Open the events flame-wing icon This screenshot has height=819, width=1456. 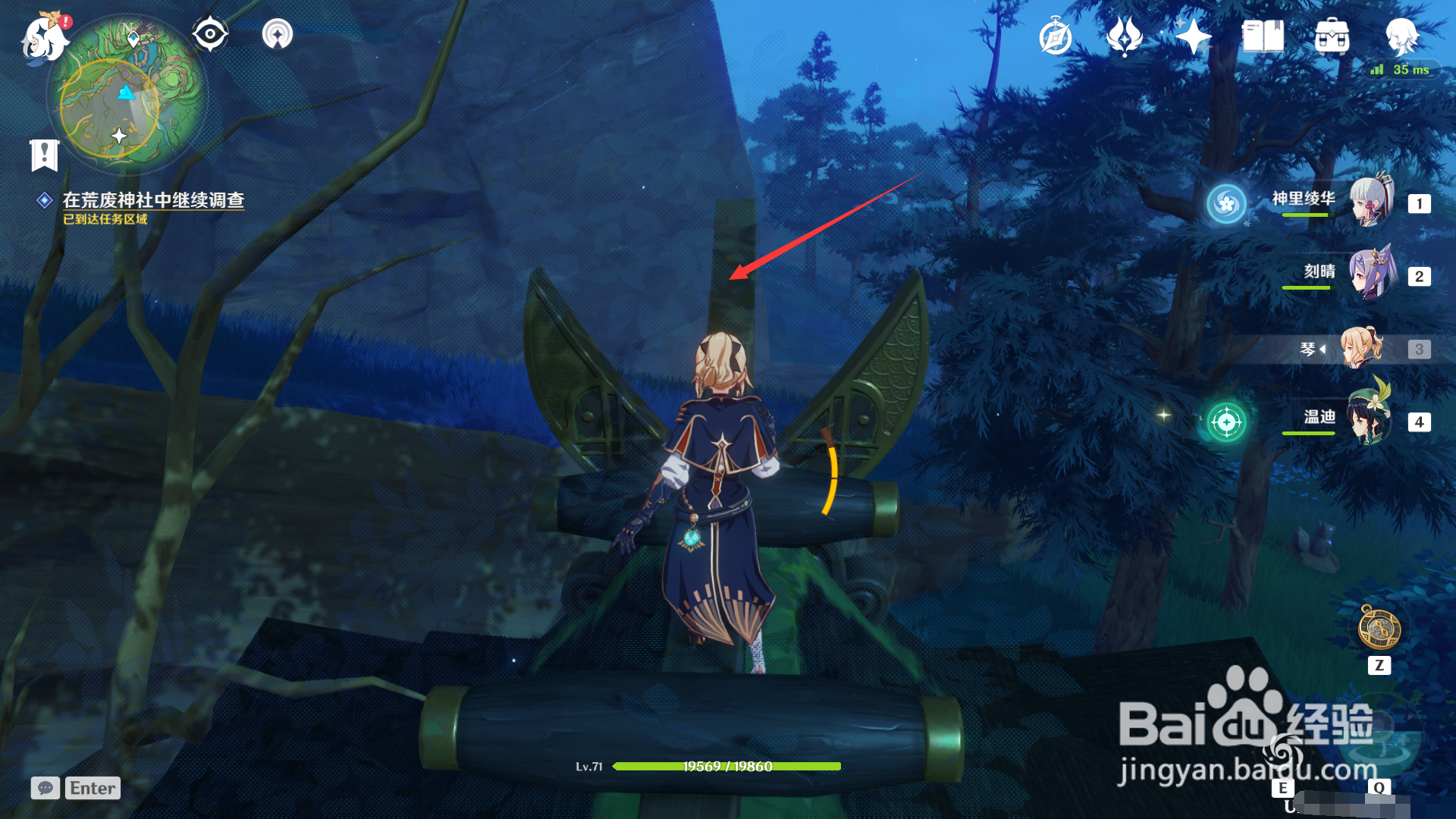tap(1124, 36)
